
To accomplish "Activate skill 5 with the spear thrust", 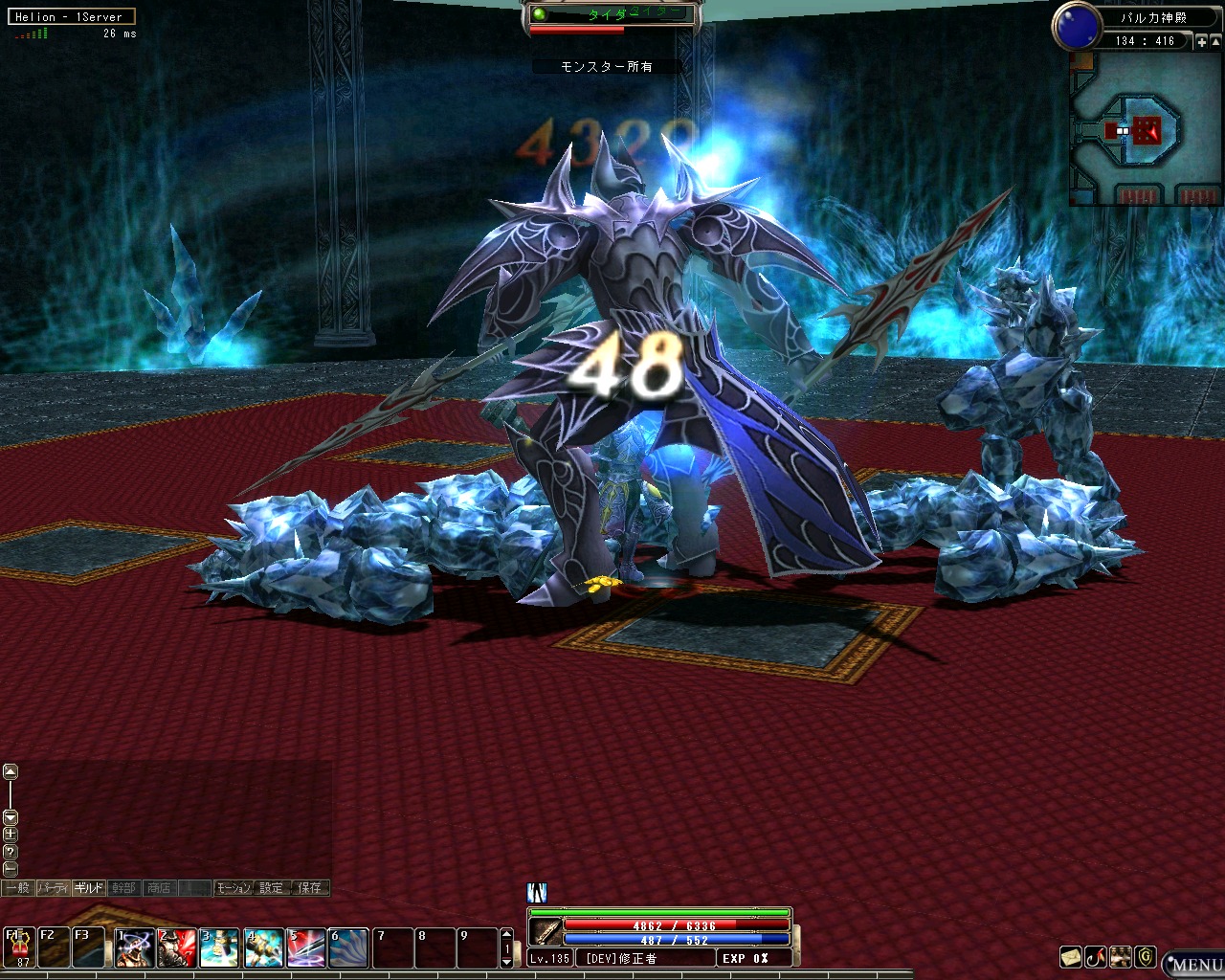I will (306, 947).
